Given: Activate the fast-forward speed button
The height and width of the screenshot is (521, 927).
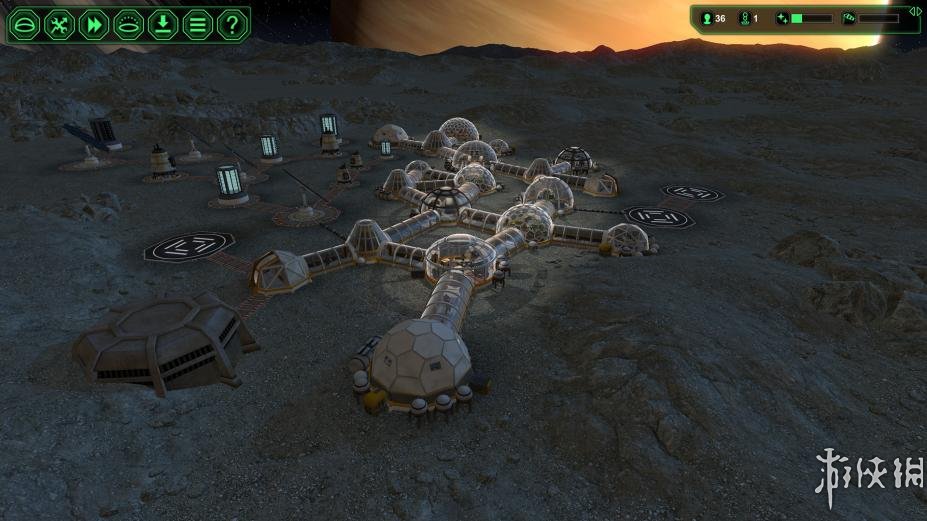Looking at the screenshot, I should (x=93, y=25).
